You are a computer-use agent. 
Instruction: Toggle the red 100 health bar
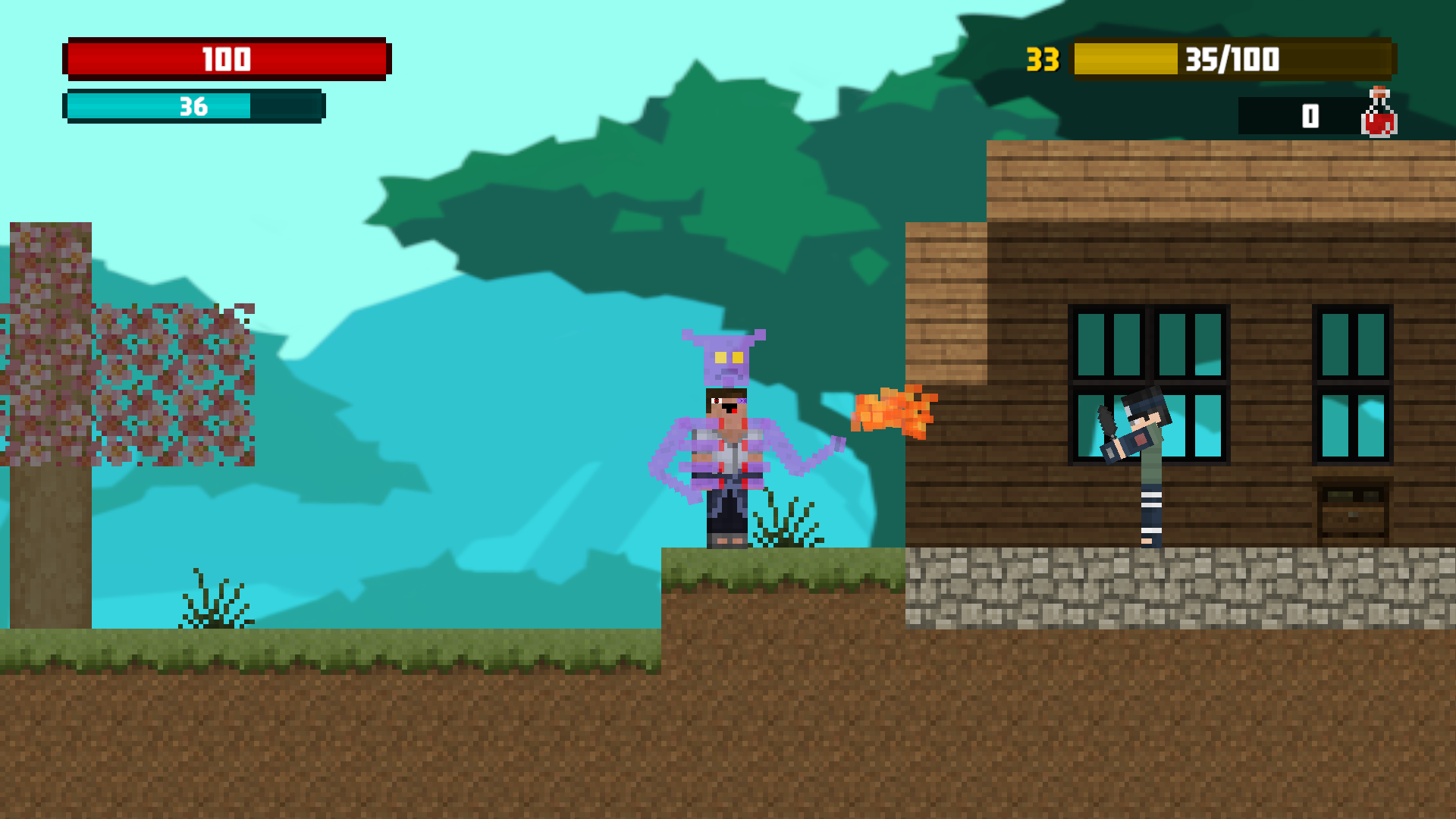pyautogui.click(x=226, y=58)
